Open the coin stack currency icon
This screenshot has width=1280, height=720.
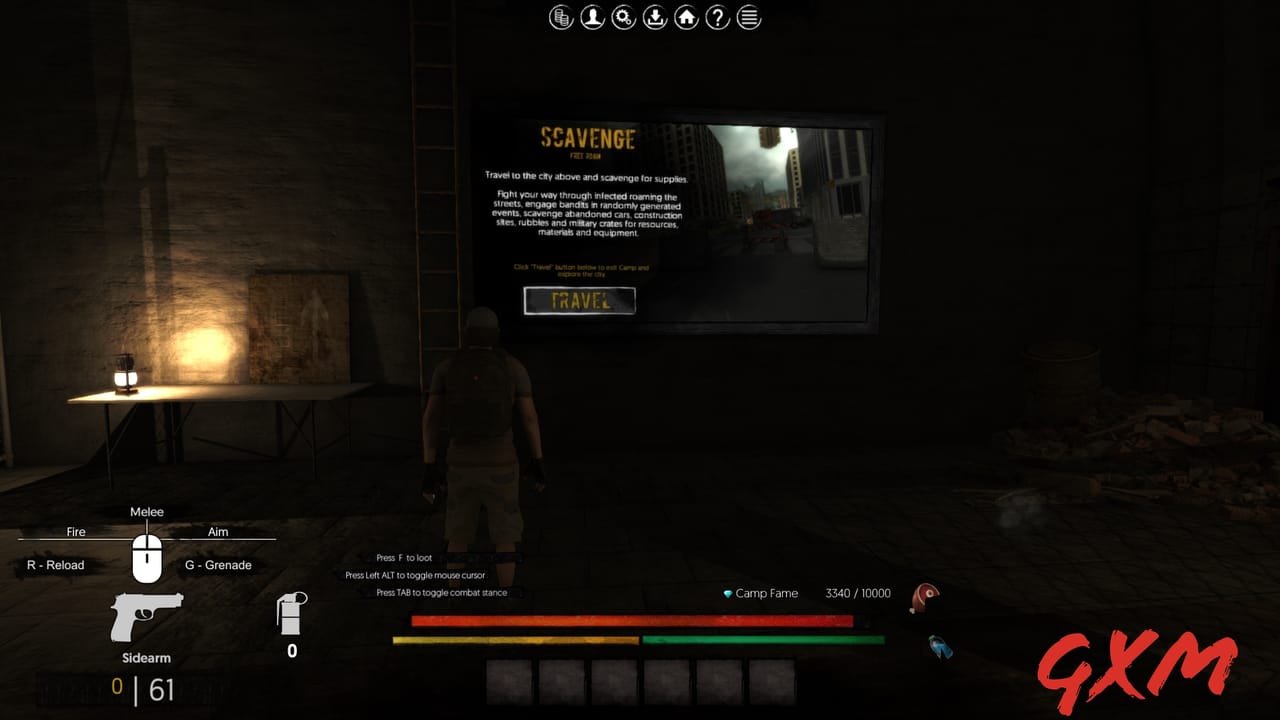tap(559, 17)
